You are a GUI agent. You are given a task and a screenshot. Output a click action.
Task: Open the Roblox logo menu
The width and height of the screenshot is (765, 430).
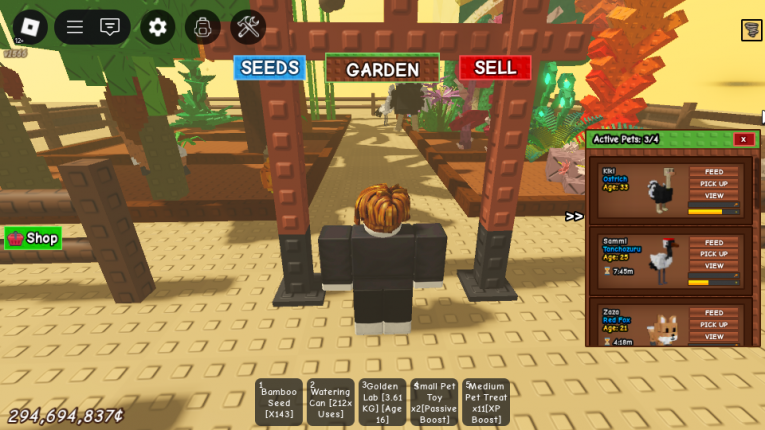pyautogui.click(x=29, y=27)
